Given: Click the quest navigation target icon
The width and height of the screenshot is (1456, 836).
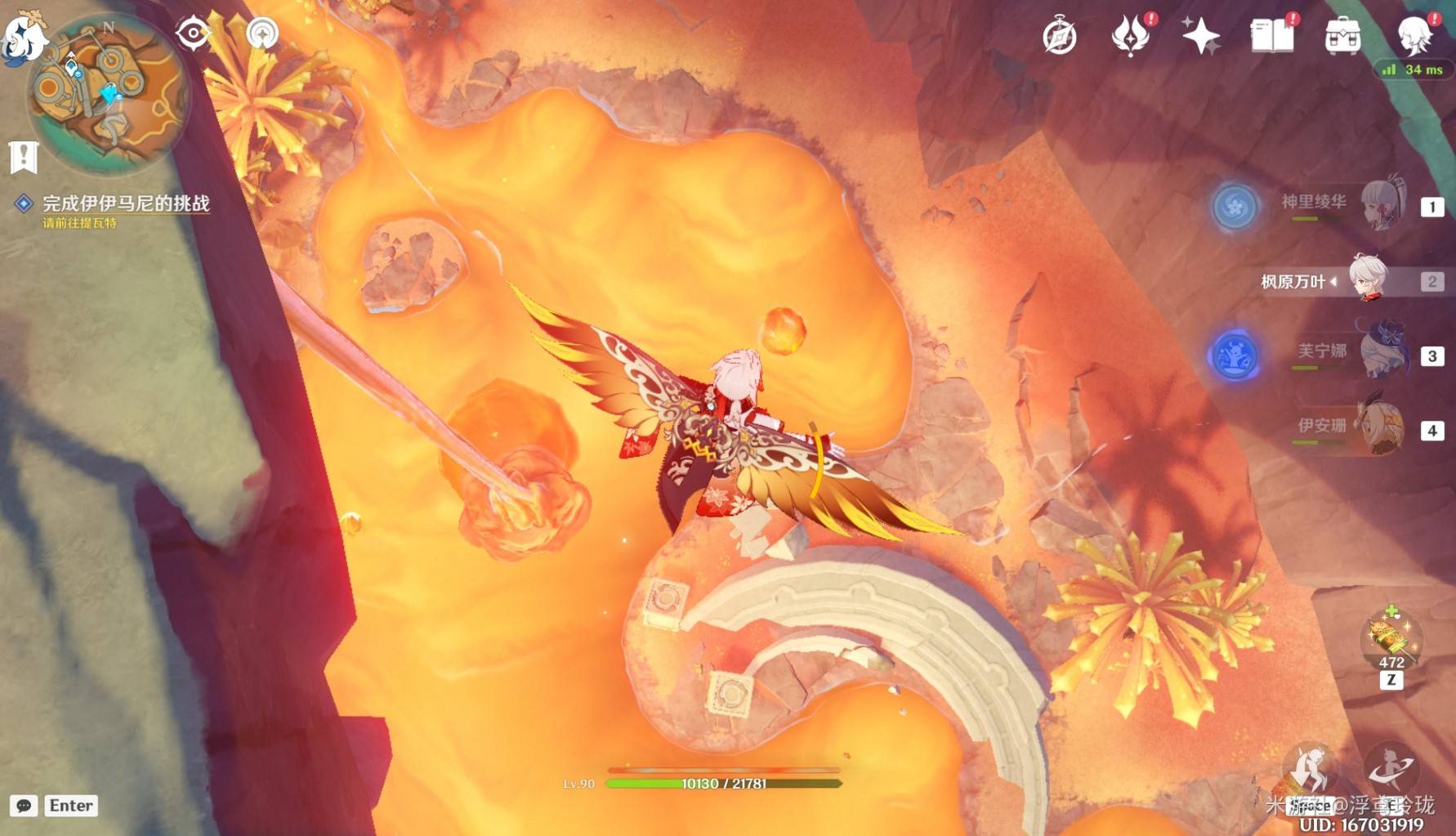Looking at the screenshot, I should [193, 34].
